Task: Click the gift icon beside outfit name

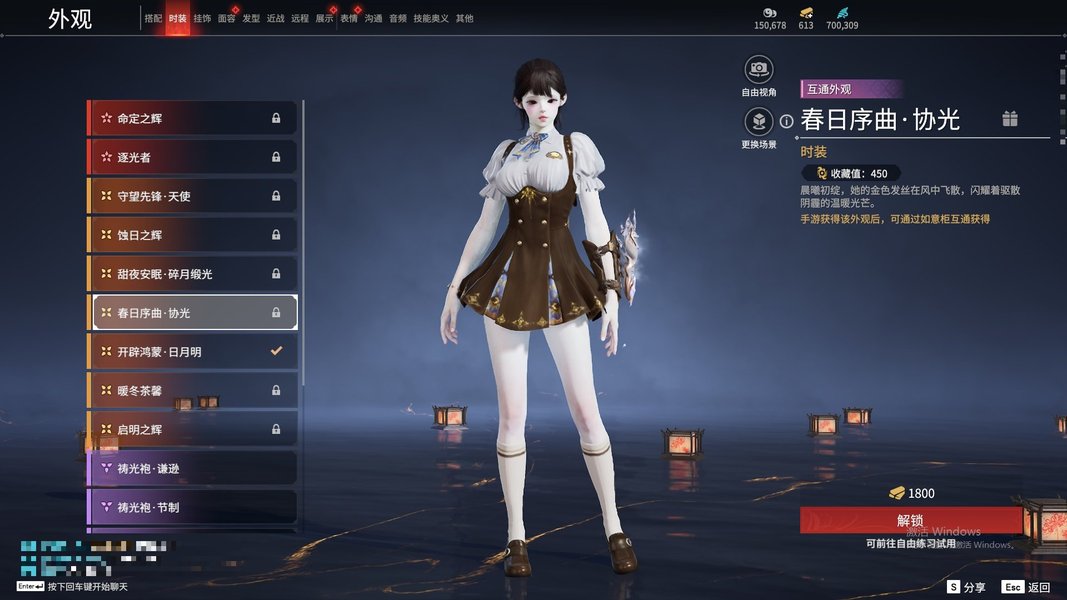Action: click(x=1010, y=119)
